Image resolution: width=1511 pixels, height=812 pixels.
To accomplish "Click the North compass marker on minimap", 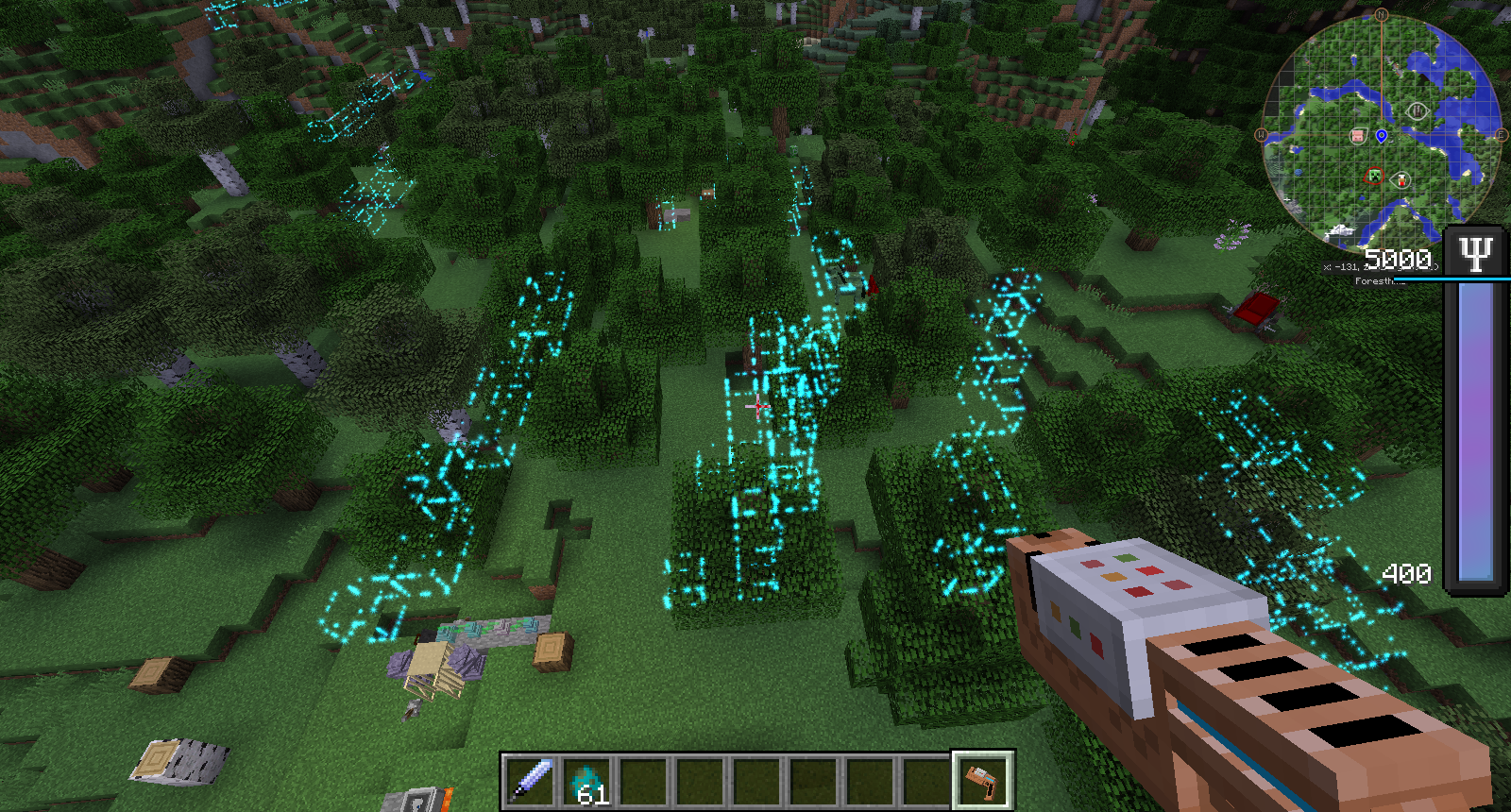I will [x=1382, y=15].
